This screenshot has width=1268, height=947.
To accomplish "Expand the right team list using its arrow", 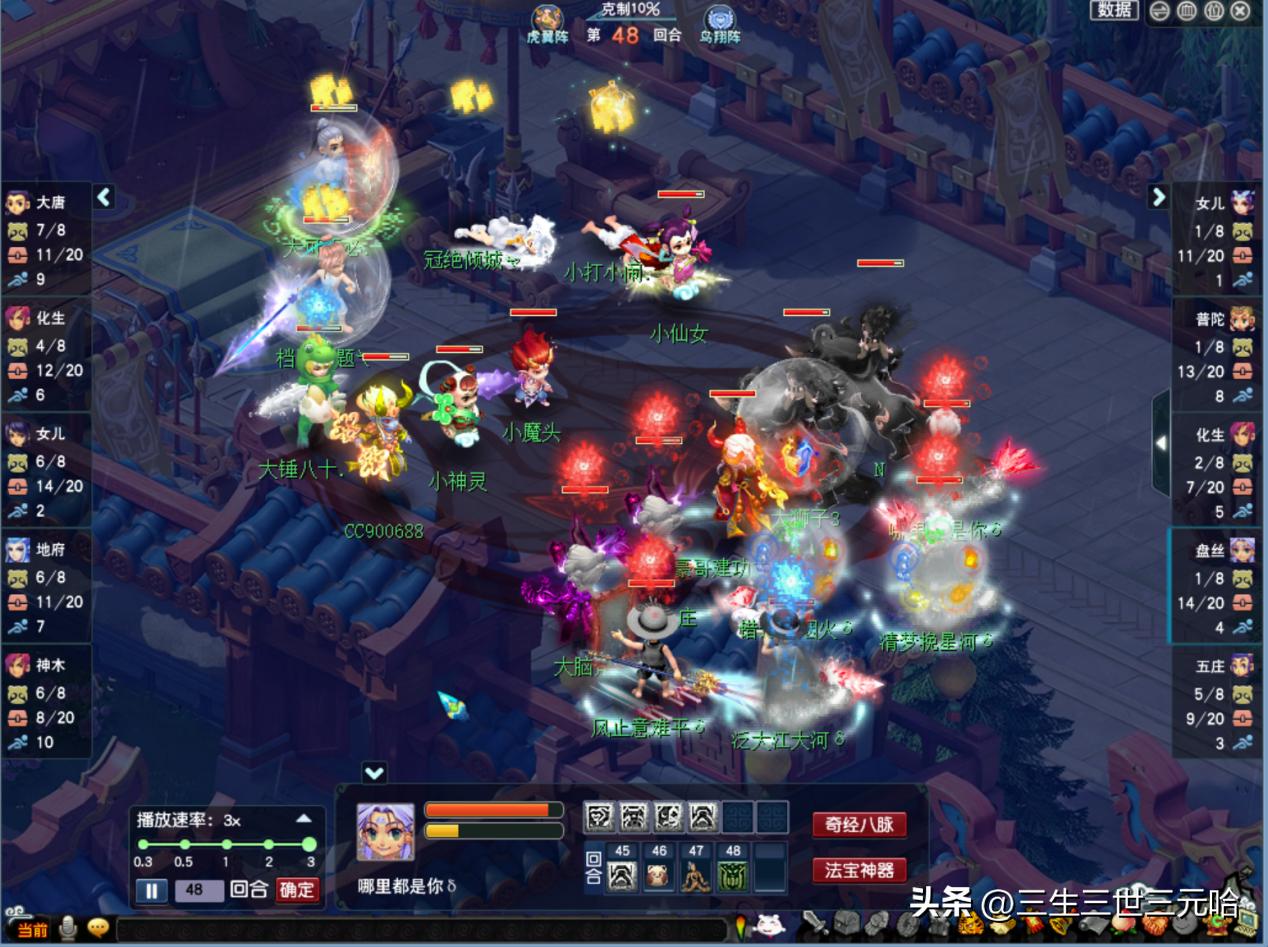I will click(x=1158, y=197).
